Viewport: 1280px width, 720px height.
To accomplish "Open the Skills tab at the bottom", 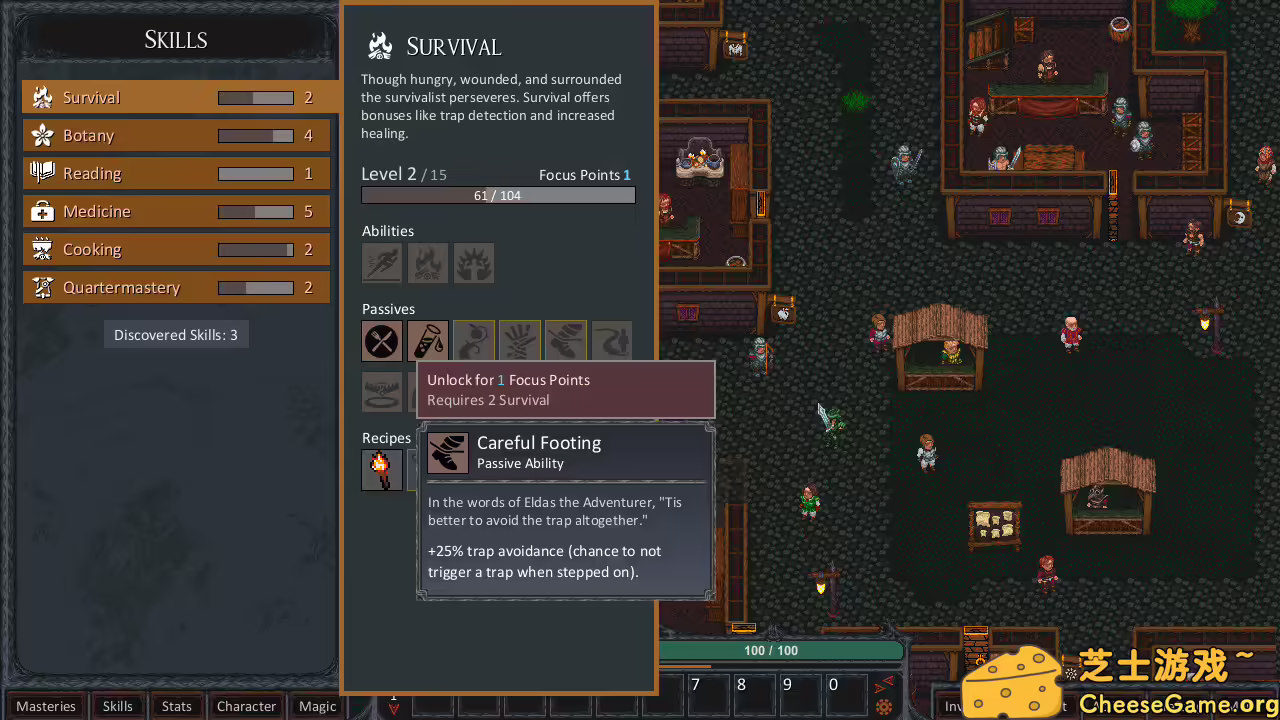I will click(118, 706).
